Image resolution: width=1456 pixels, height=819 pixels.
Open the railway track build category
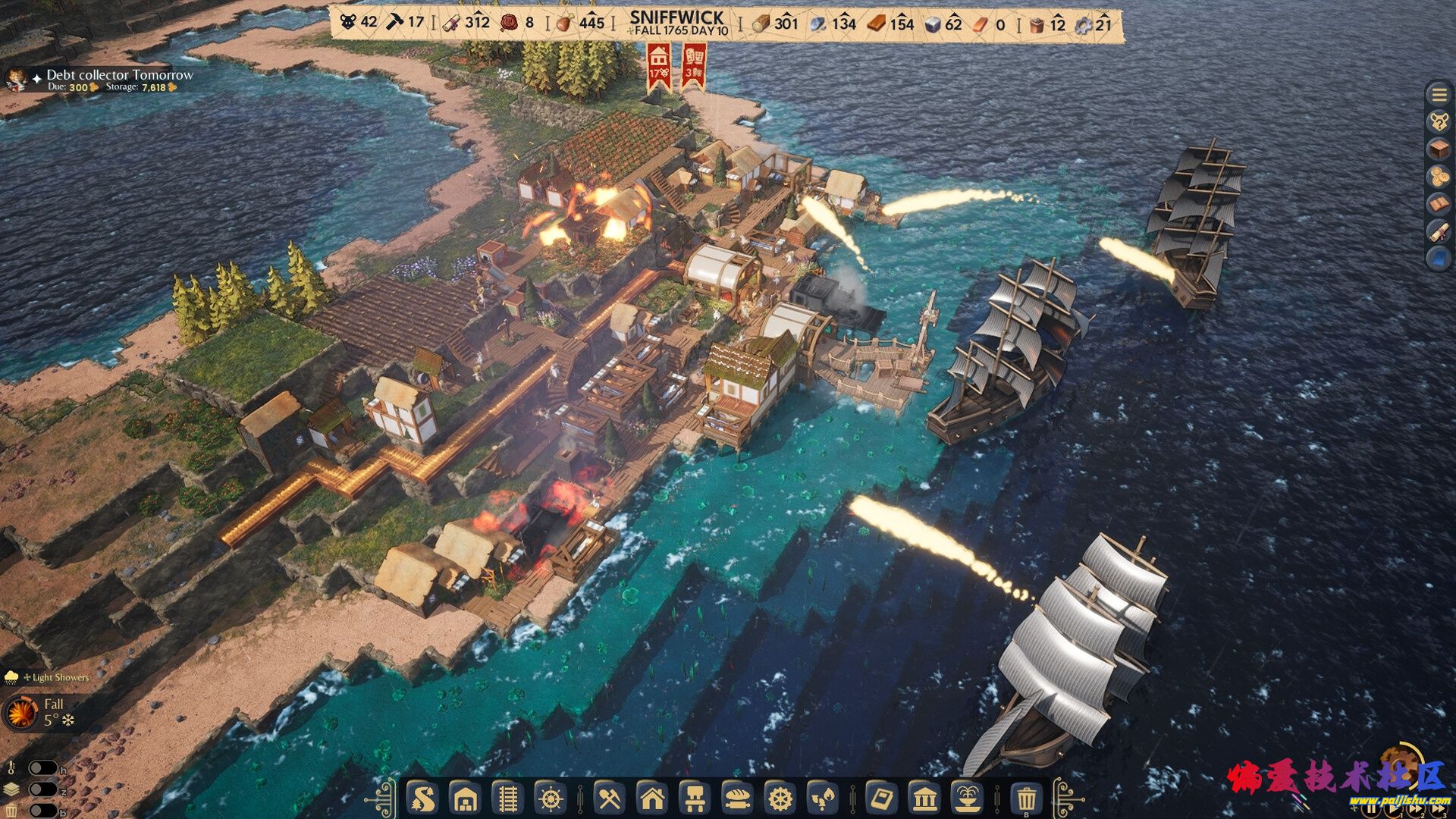[x=507, y=799]
